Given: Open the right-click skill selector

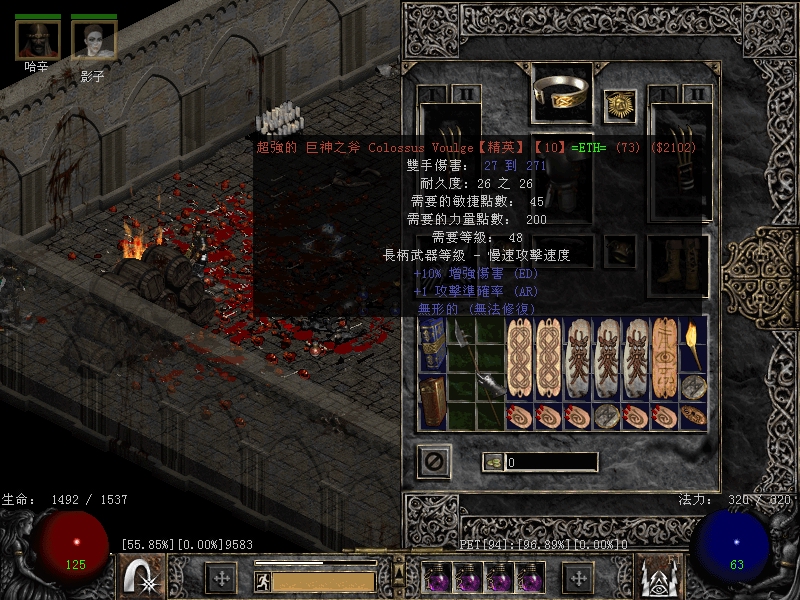Looking at the screenshot, I should 659,577.
